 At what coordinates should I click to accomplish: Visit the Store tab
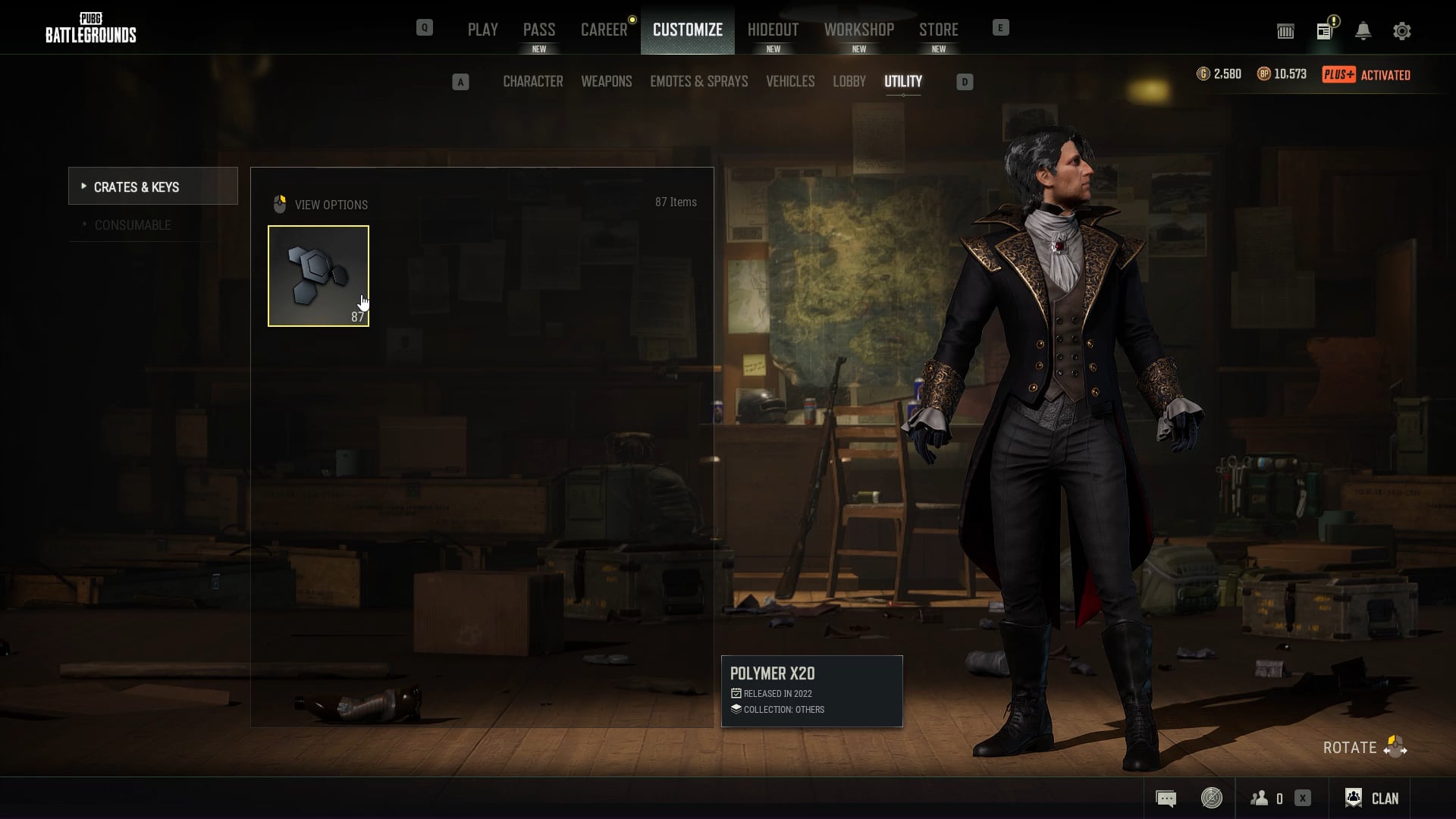[938, 30]
